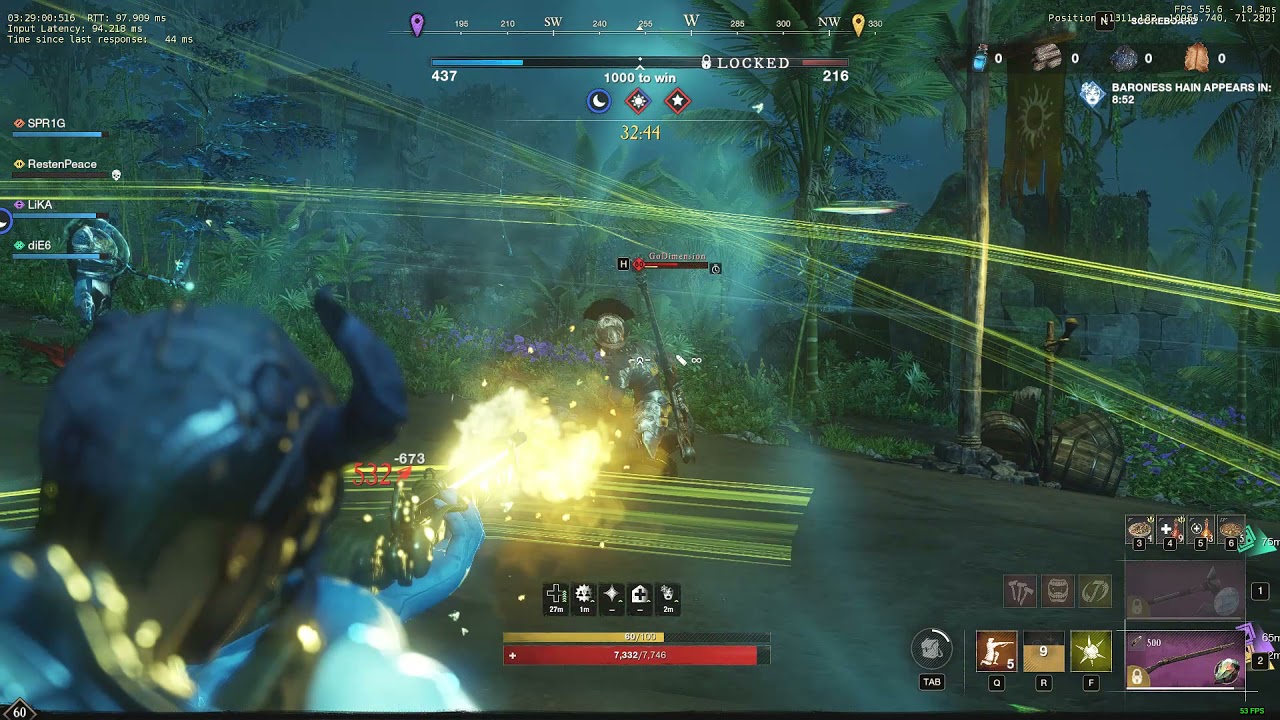Image resolution: width=1280 pixels, height=720 pixels.
Task: Select the half-filled tan ability slot
Action: [1043, 651]
